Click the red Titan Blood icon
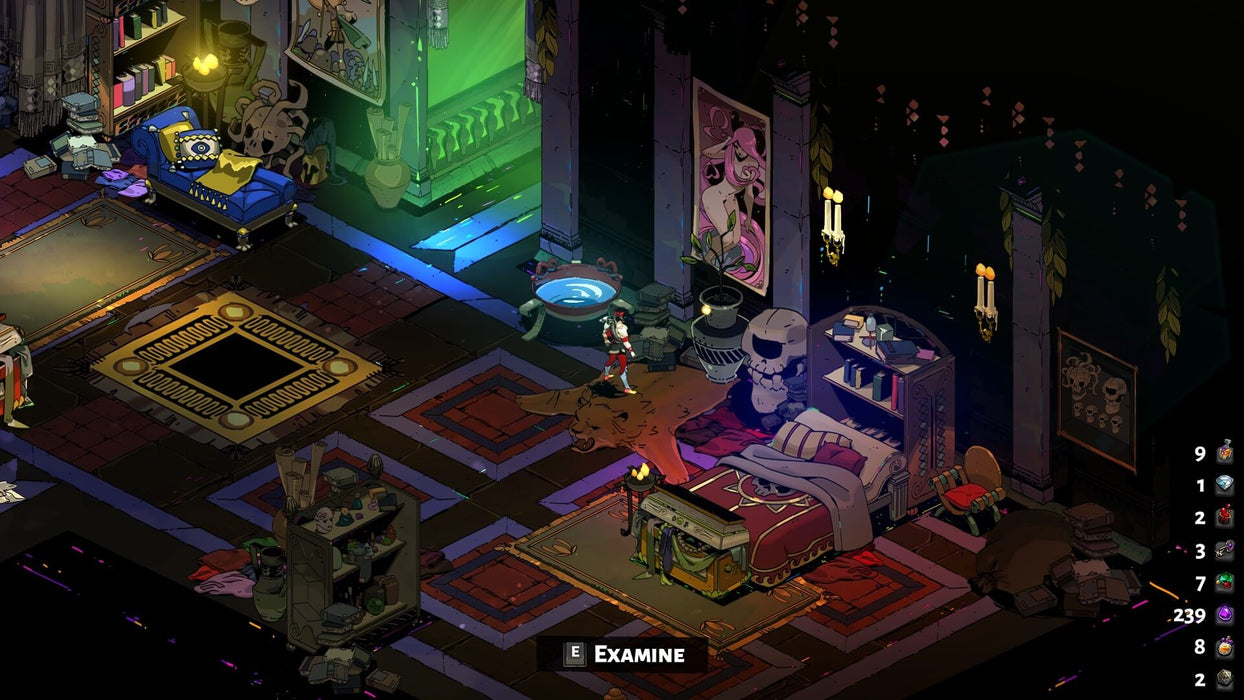The image size is (1244, 700). [x=1224, y=517]
